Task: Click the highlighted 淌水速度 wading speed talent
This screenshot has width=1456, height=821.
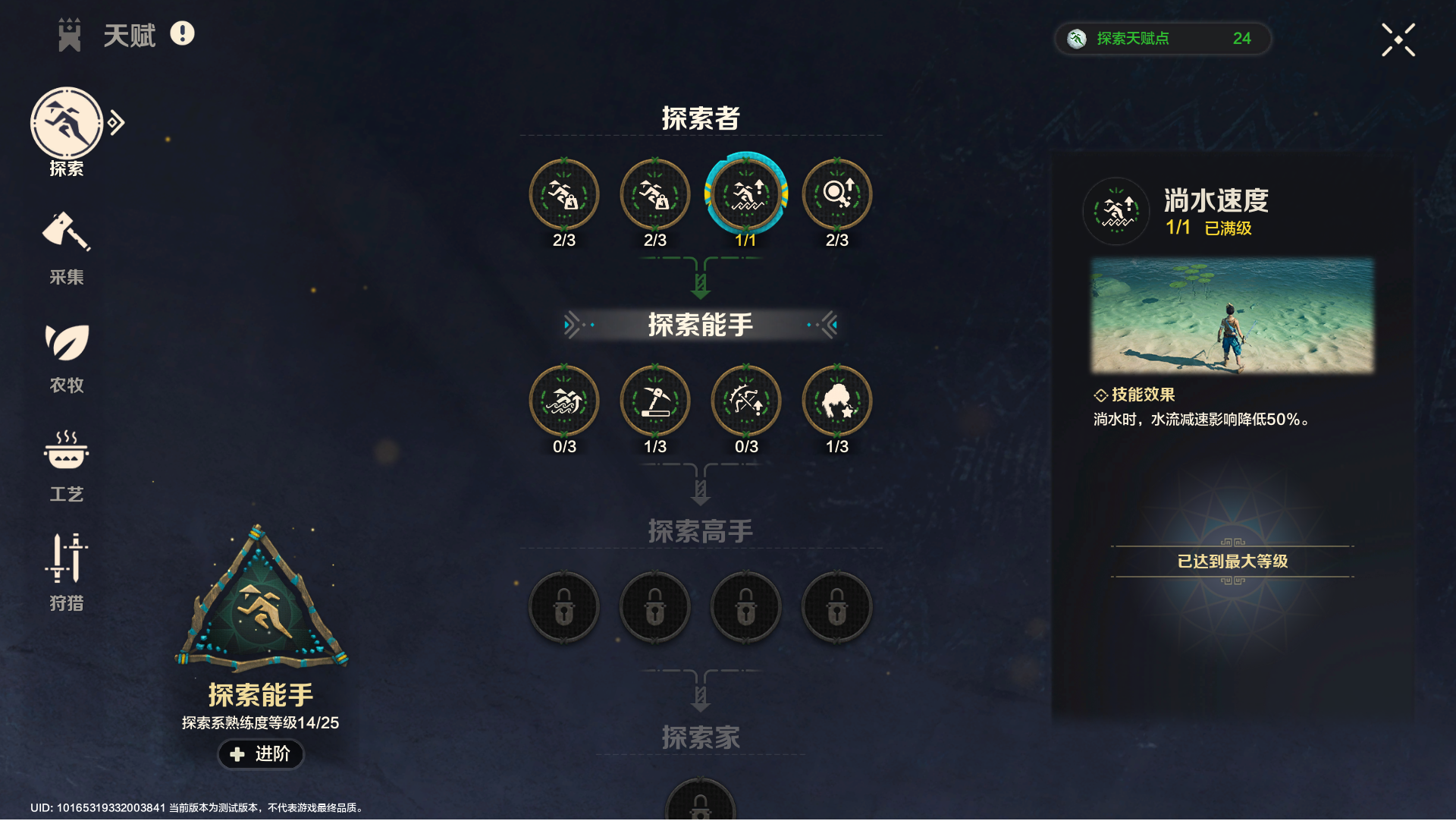Action: pos(745,194)
